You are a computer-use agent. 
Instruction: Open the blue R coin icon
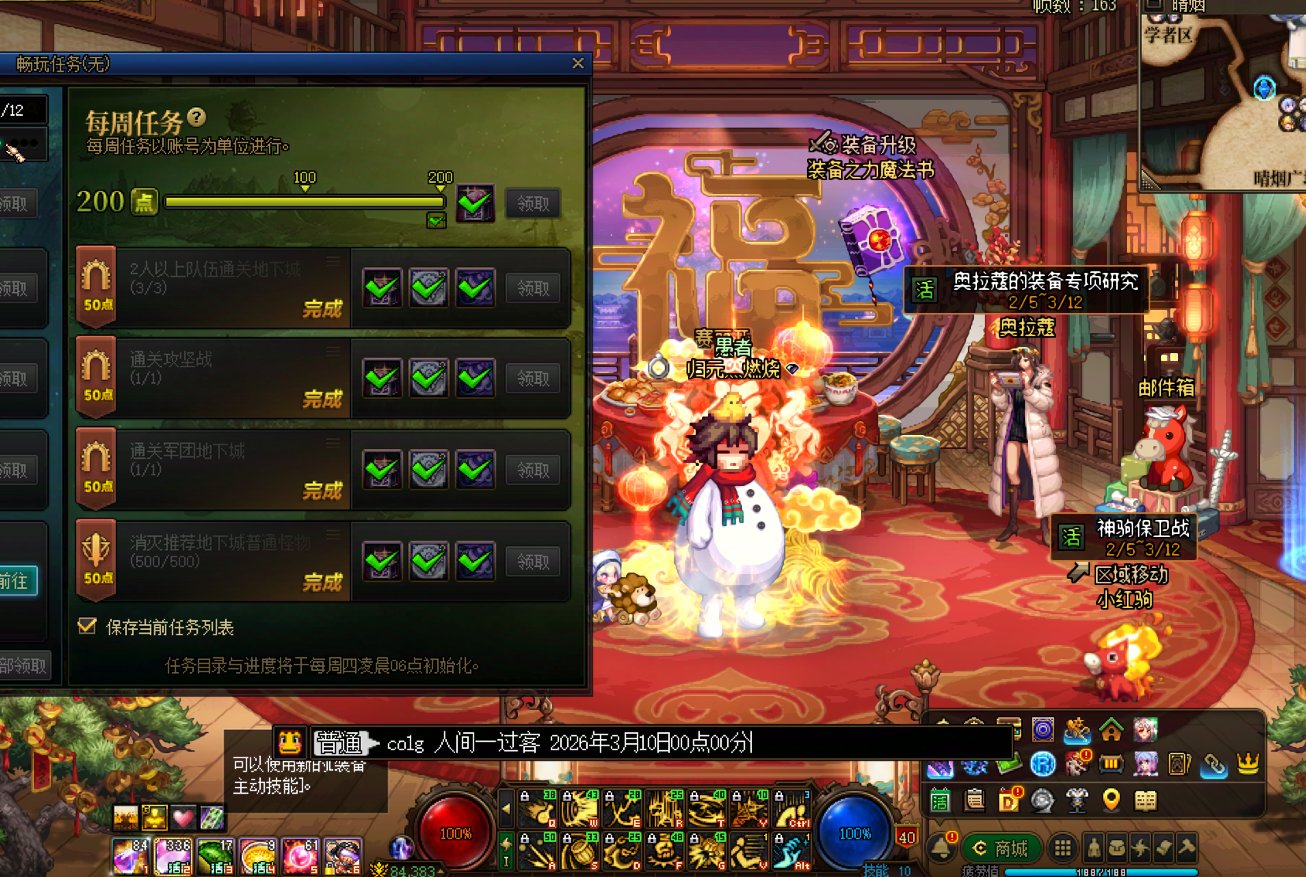tap(1043, 764)
